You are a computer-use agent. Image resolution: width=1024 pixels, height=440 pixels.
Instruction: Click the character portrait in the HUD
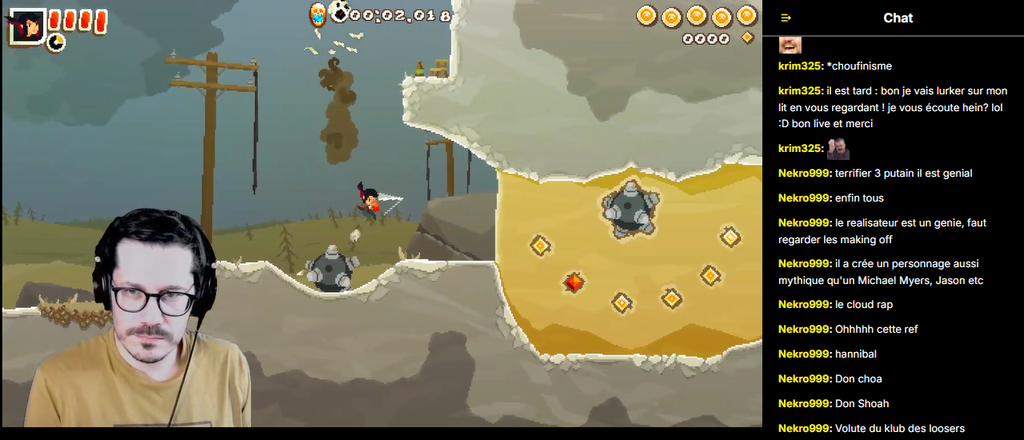[25, 24]
